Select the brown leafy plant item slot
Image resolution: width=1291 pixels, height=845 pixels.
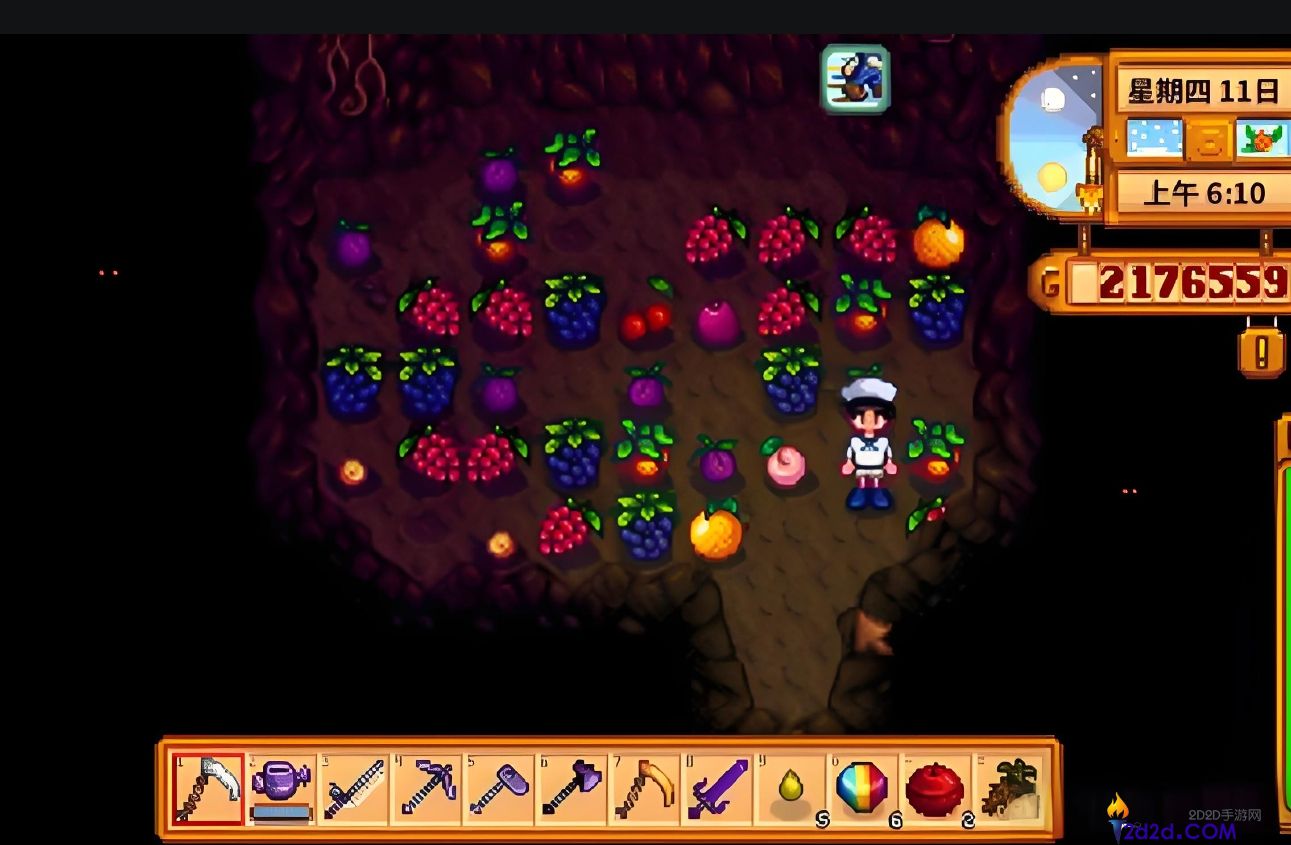pyautogui.click(x=1008, y=788)
